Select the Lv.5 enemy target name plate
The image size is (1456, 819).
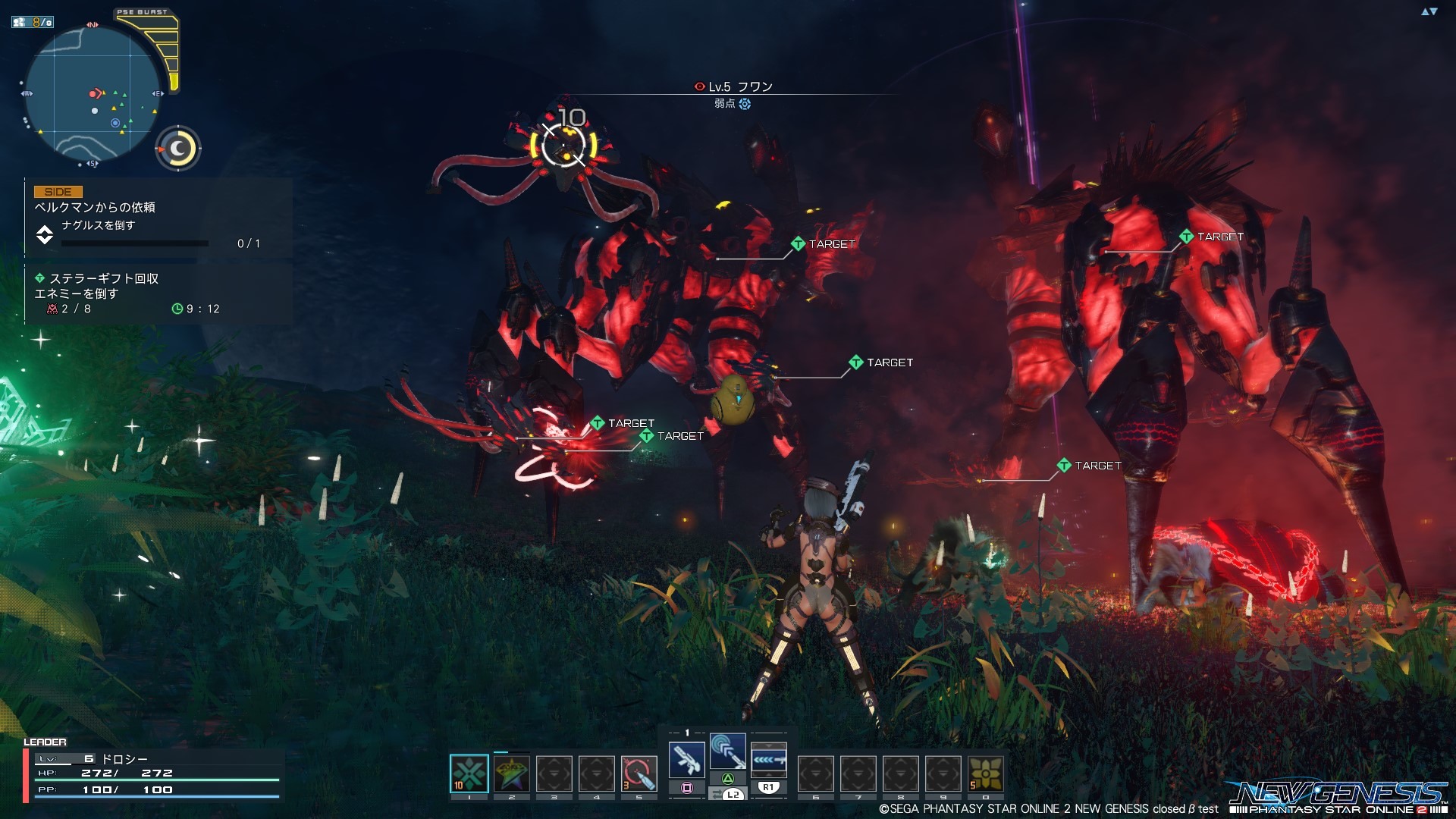(x=733, y=87)
